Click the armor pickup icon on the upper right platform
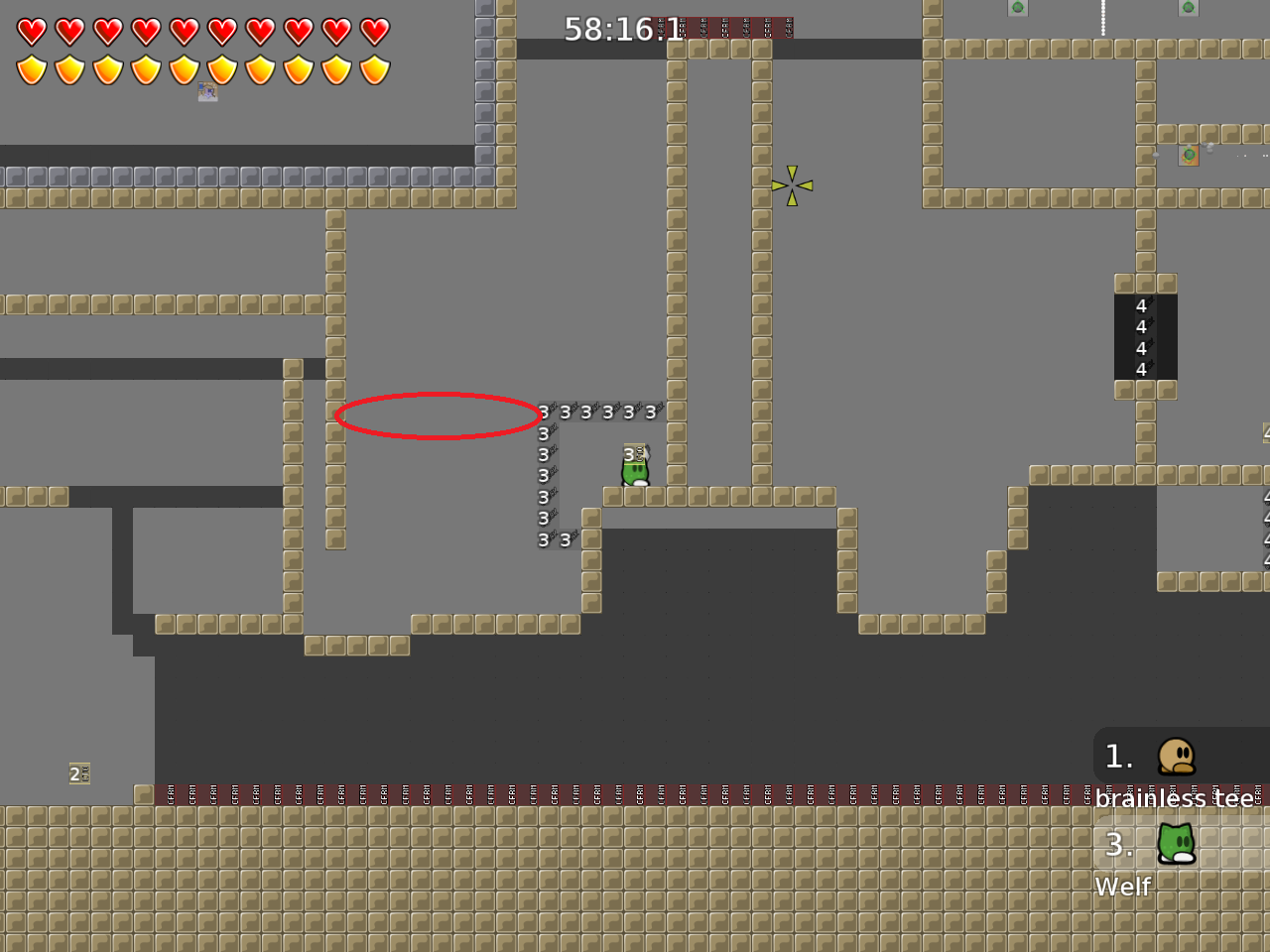 coord(1188,155)
